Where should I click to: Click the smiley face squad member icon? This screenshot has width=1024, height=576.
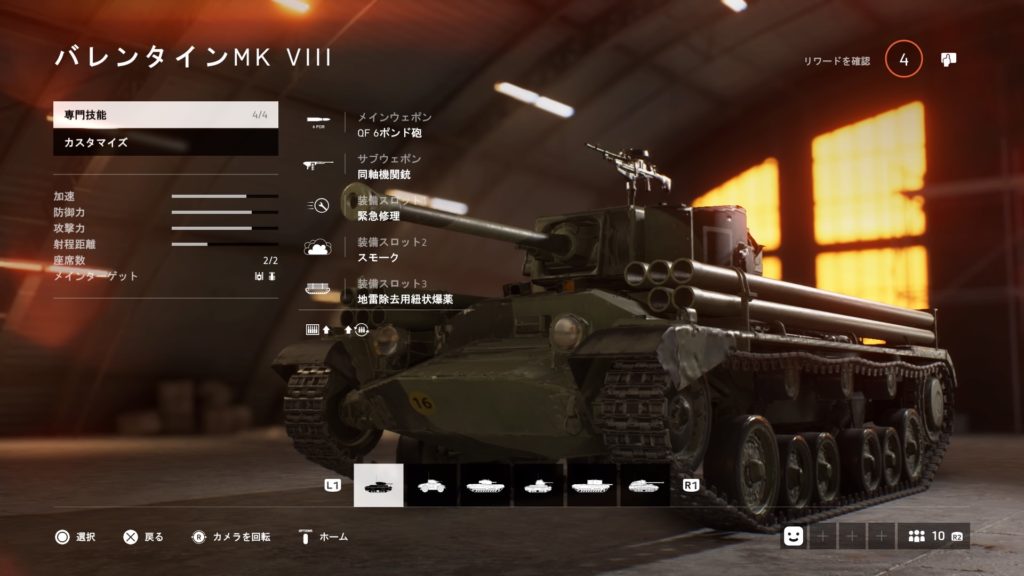click(793, 537)
